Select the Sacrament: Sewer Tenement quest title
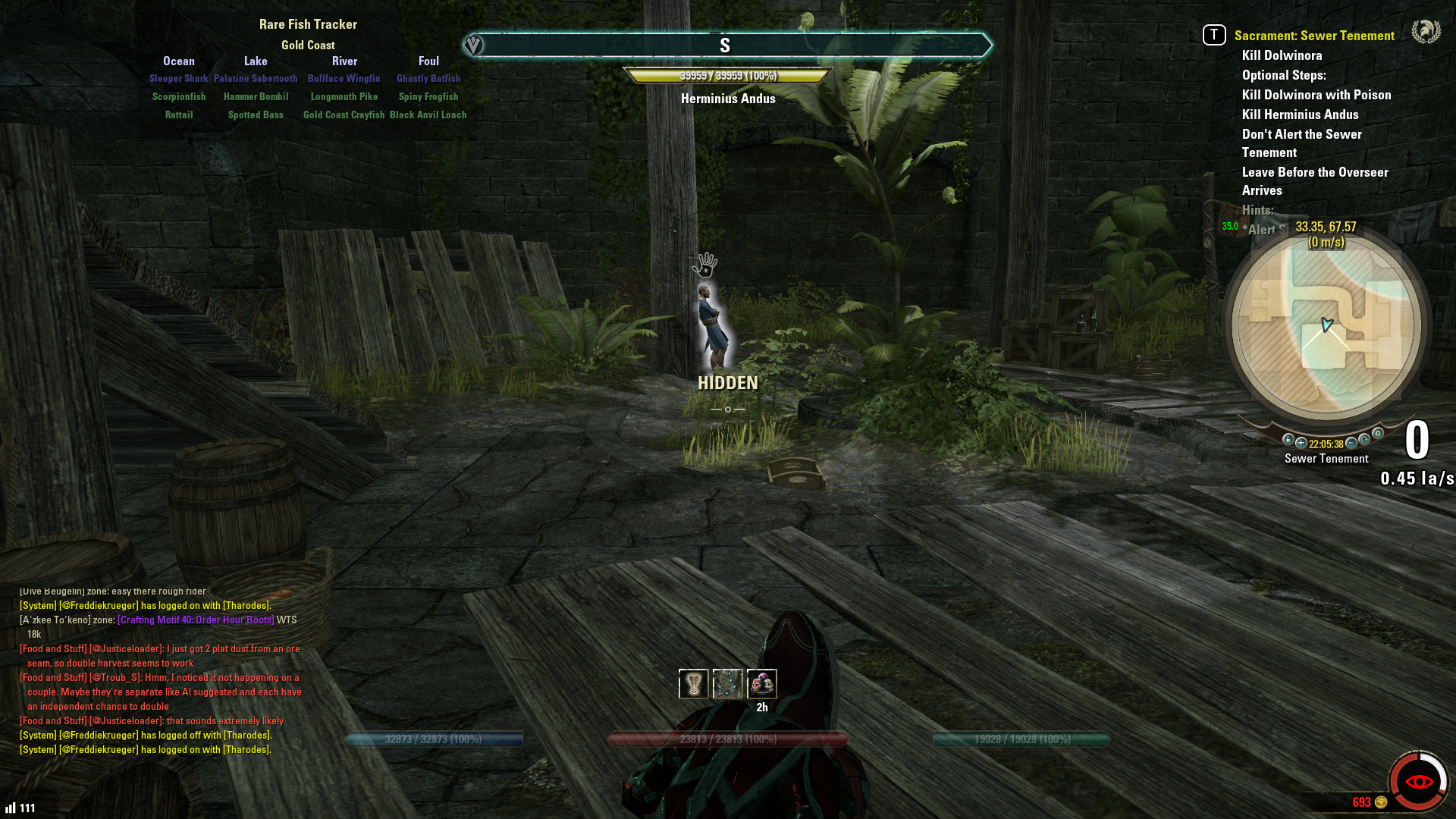 tap(1314, 36)
